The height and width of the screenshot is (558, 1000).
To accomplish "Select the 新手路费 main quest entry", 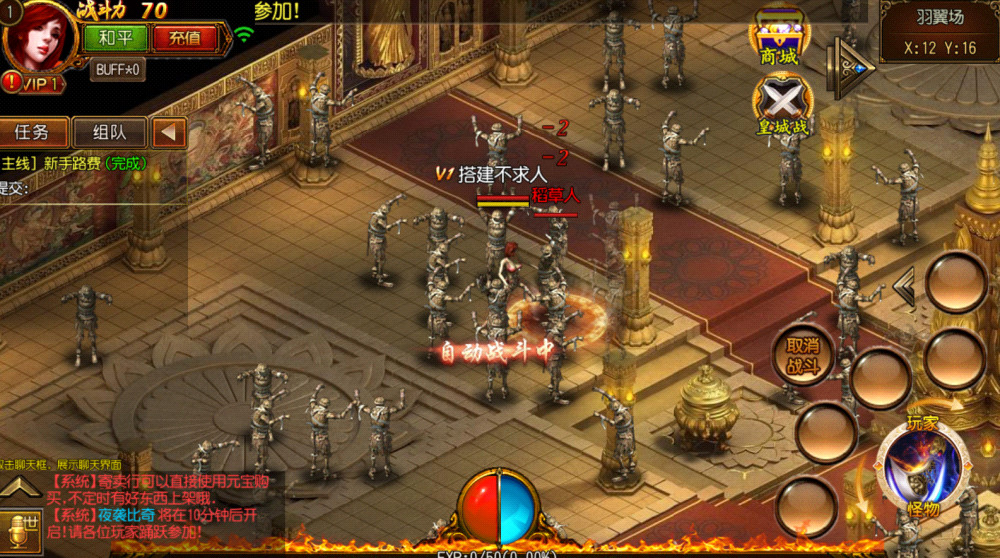I will (x=75, y=163).
